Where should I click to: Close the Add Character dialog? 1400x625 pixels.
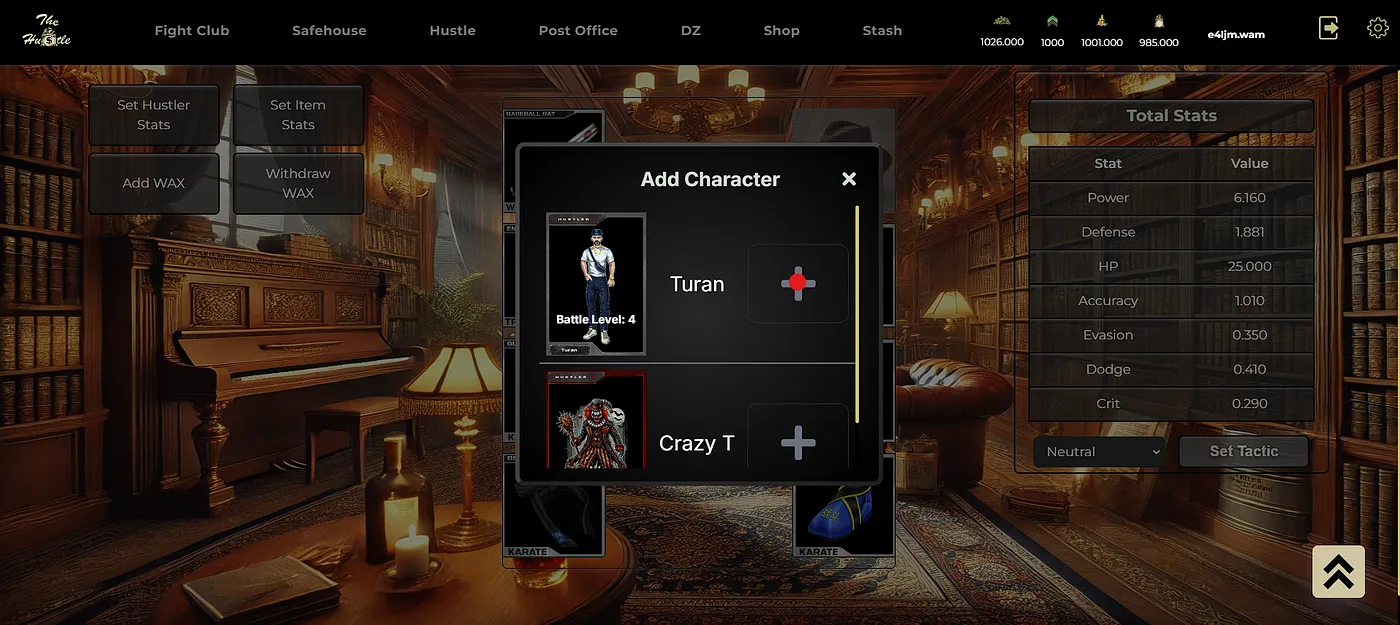849,179
